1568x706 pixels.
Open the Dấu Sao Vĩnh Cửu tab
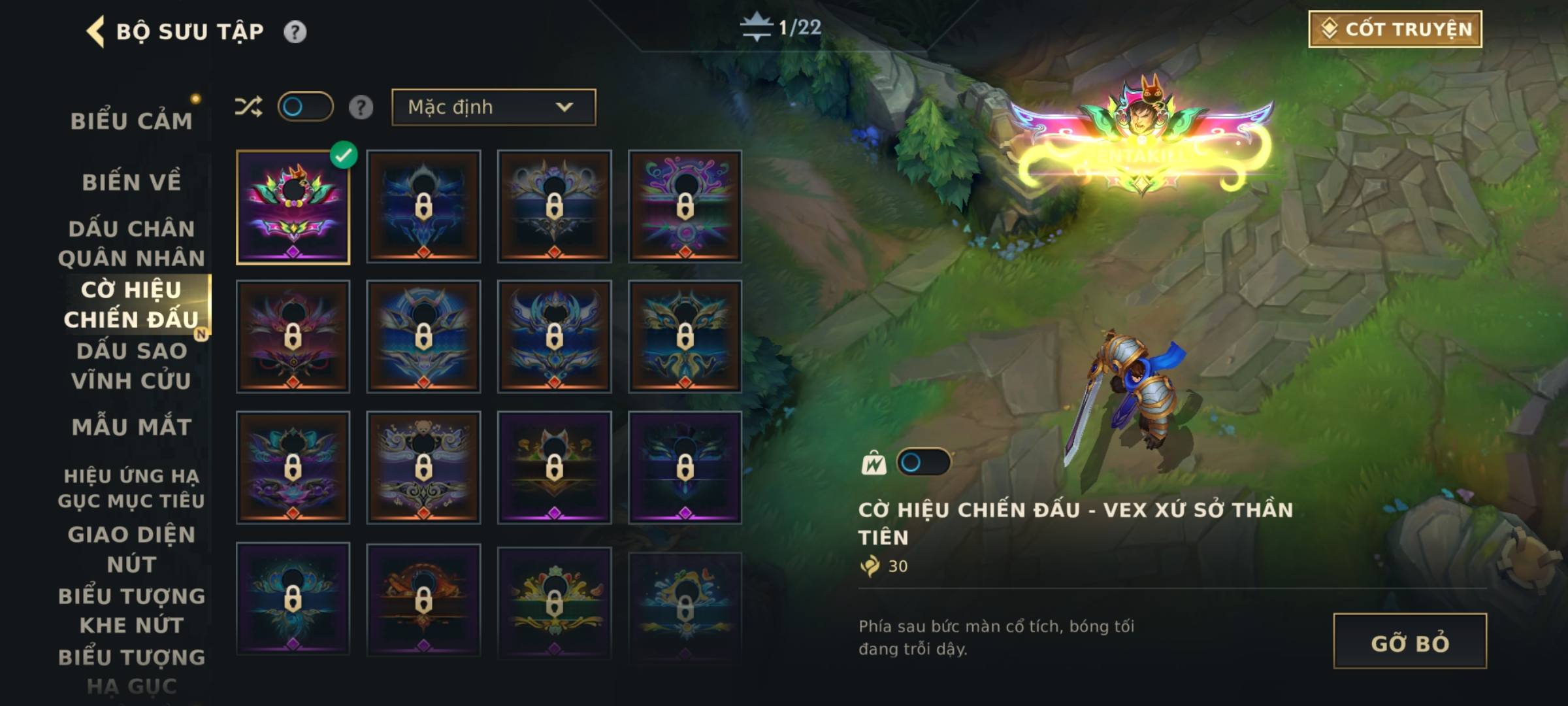click(131, 365)
